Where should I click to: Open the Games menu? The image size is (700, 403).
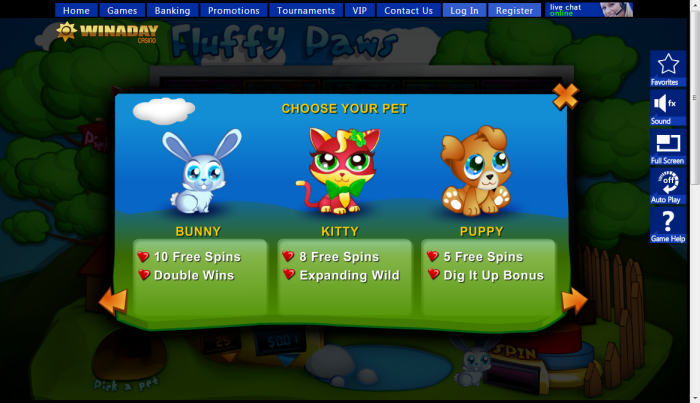click(x=122, y=11)
